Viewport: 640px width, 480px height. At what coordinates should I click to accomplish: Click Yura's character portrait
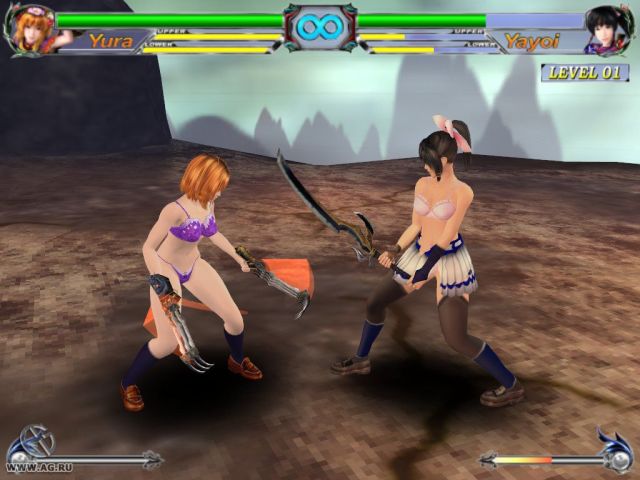point(30,29)
